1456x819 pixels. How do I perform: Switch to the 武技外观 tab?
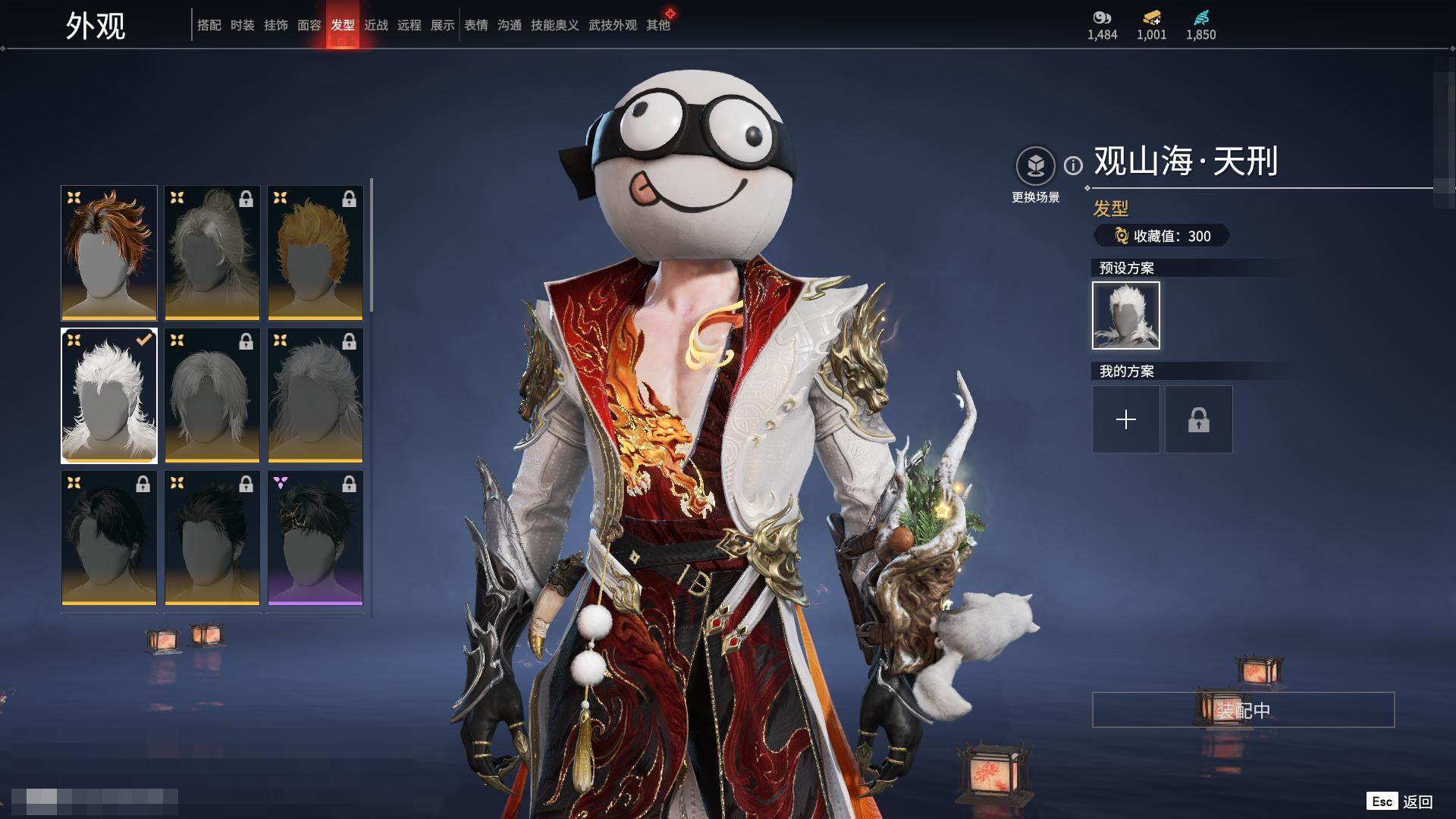(x=612, y=25)
